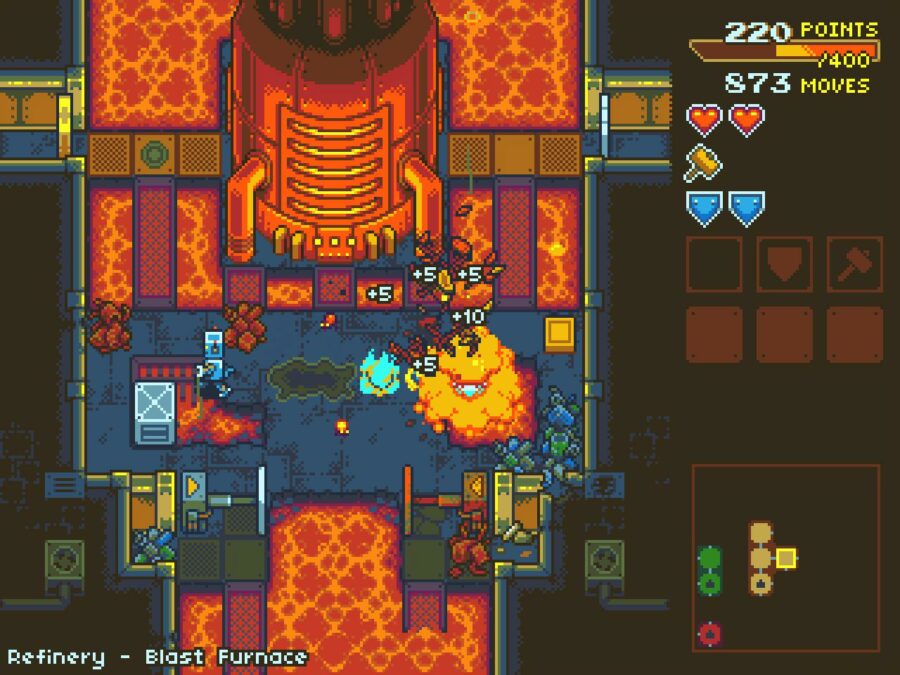
Task: Select the shield equipment slot
Action: [784, 264]
